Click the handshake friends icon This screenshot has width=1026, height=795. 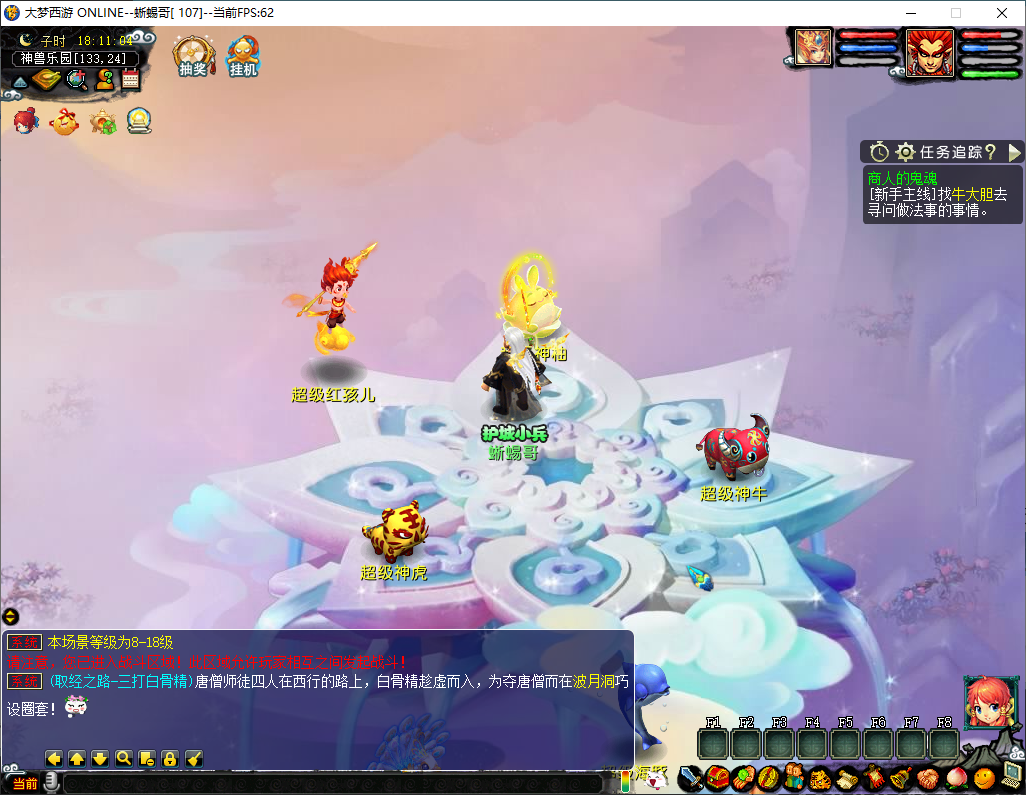(x=927, y=777)
